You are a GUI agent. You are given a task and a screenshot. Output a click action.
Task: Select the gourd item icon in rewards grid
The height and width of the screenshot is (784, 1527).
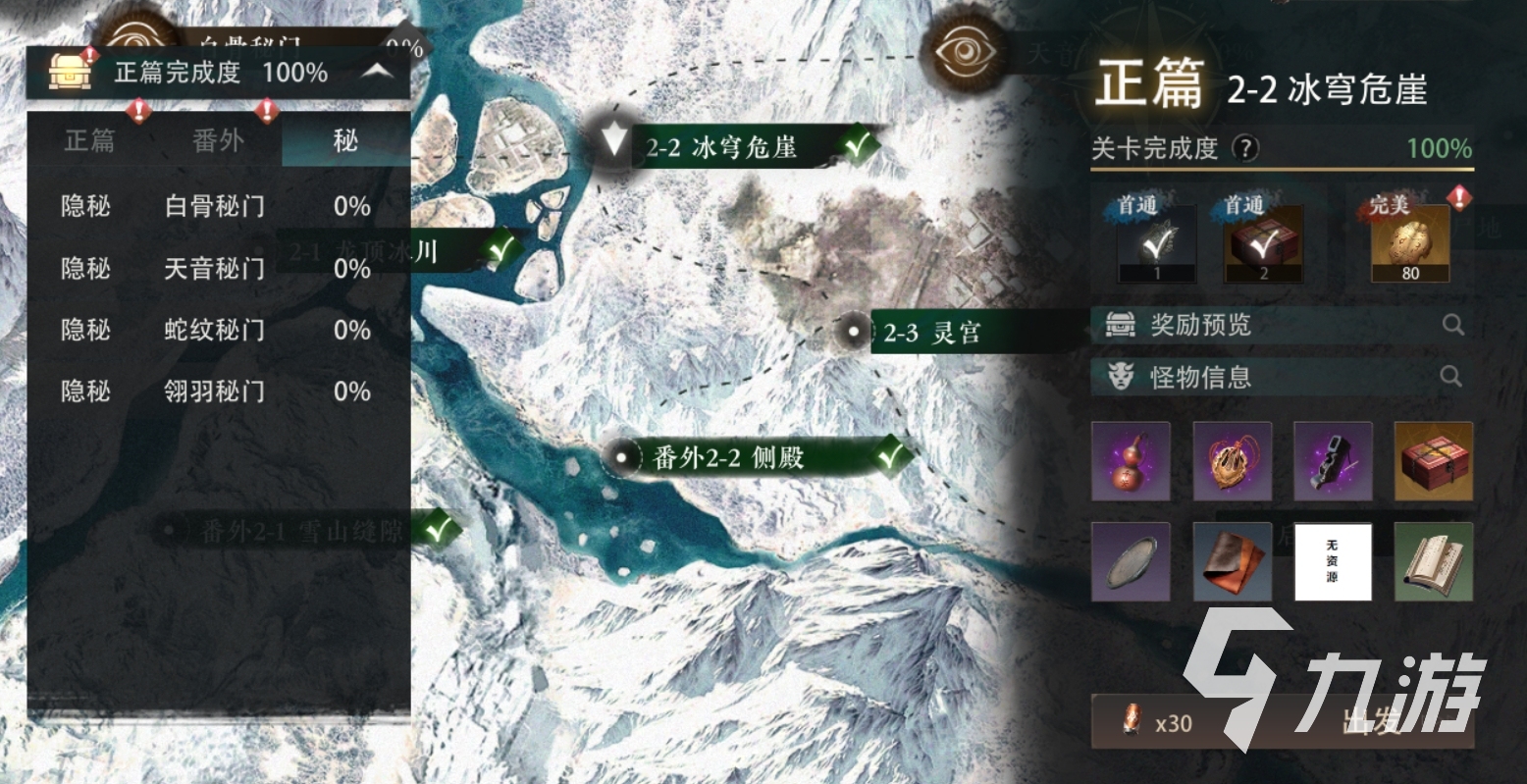click(x=1131, y=461)
